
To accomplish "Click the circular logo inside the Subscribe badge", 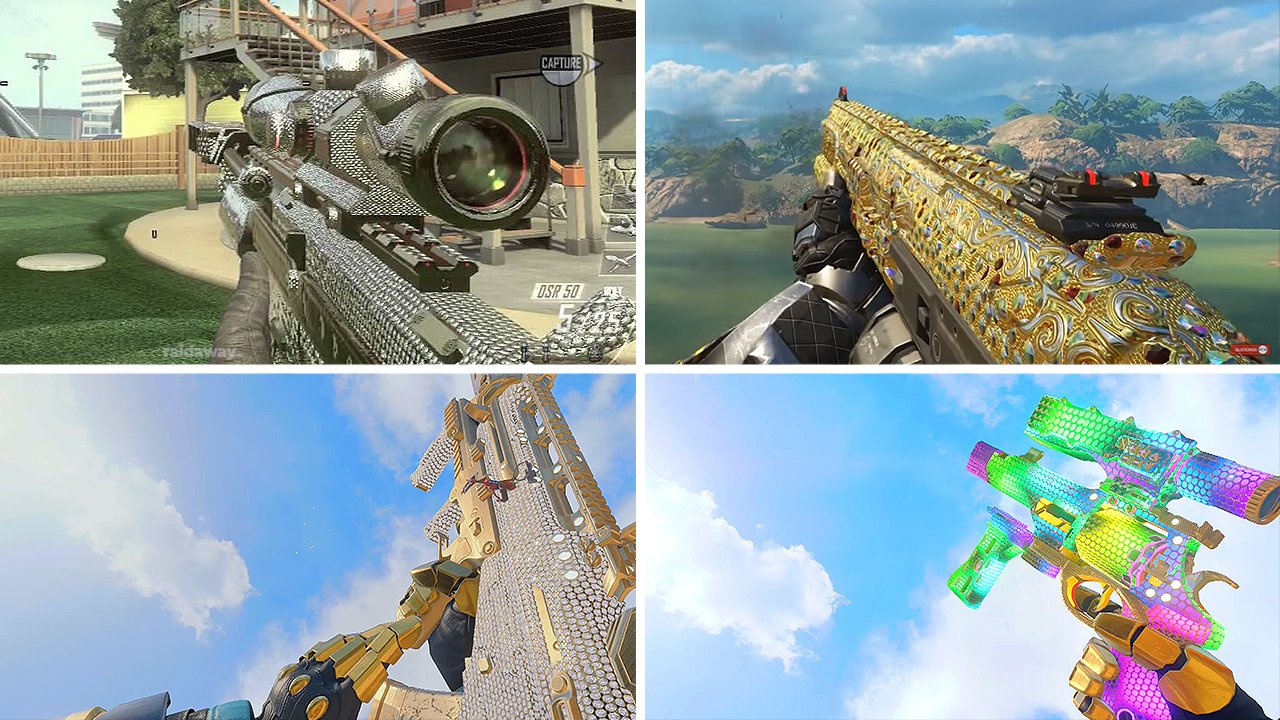I will 1262,349.
